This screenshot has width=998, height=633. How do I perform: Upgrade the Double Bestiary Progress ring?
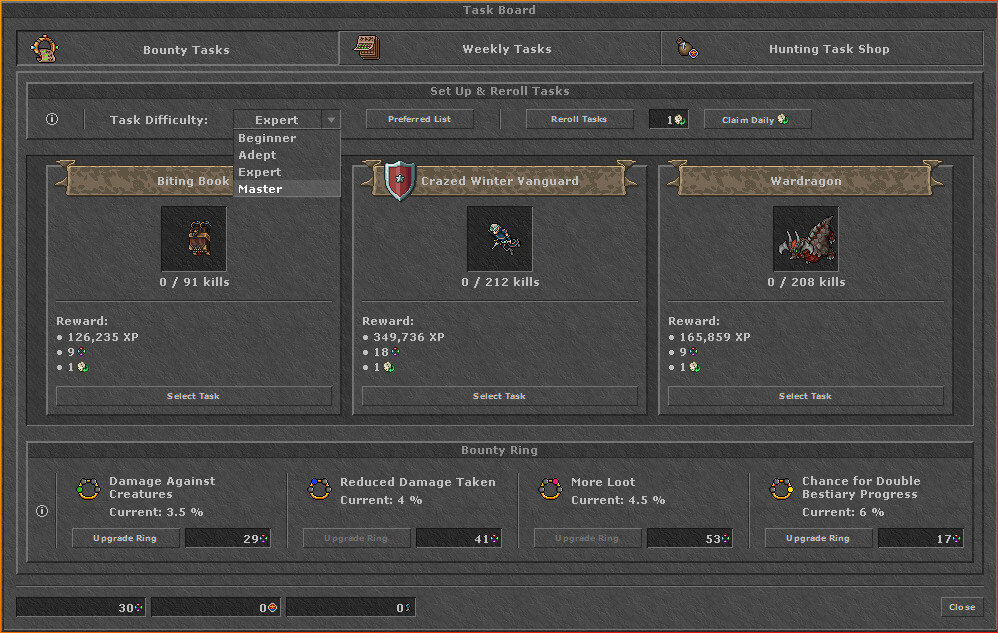(x=817, y=538)
